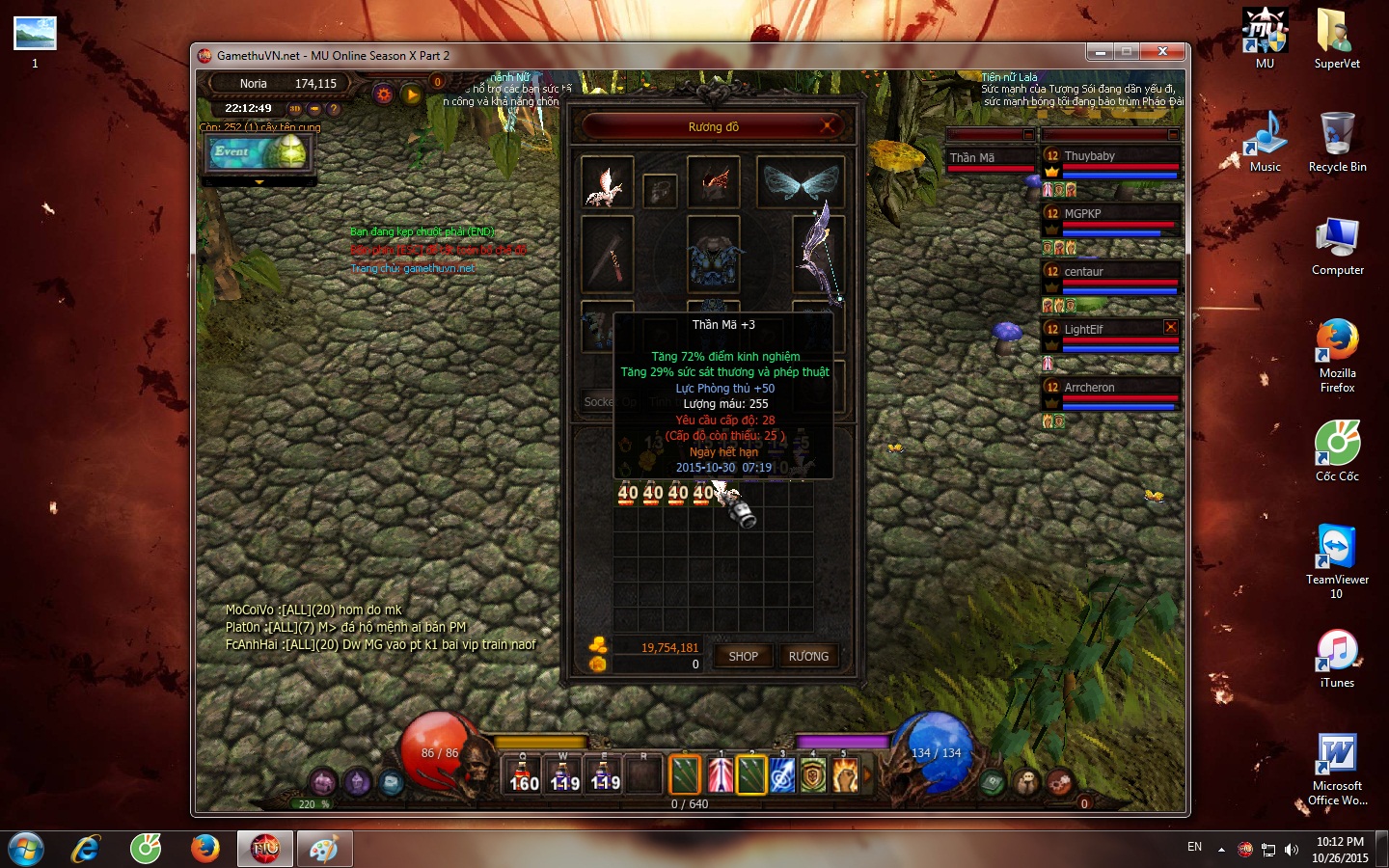
Task: Click the orange gear settings button
Action: click(x=384, y=95)
